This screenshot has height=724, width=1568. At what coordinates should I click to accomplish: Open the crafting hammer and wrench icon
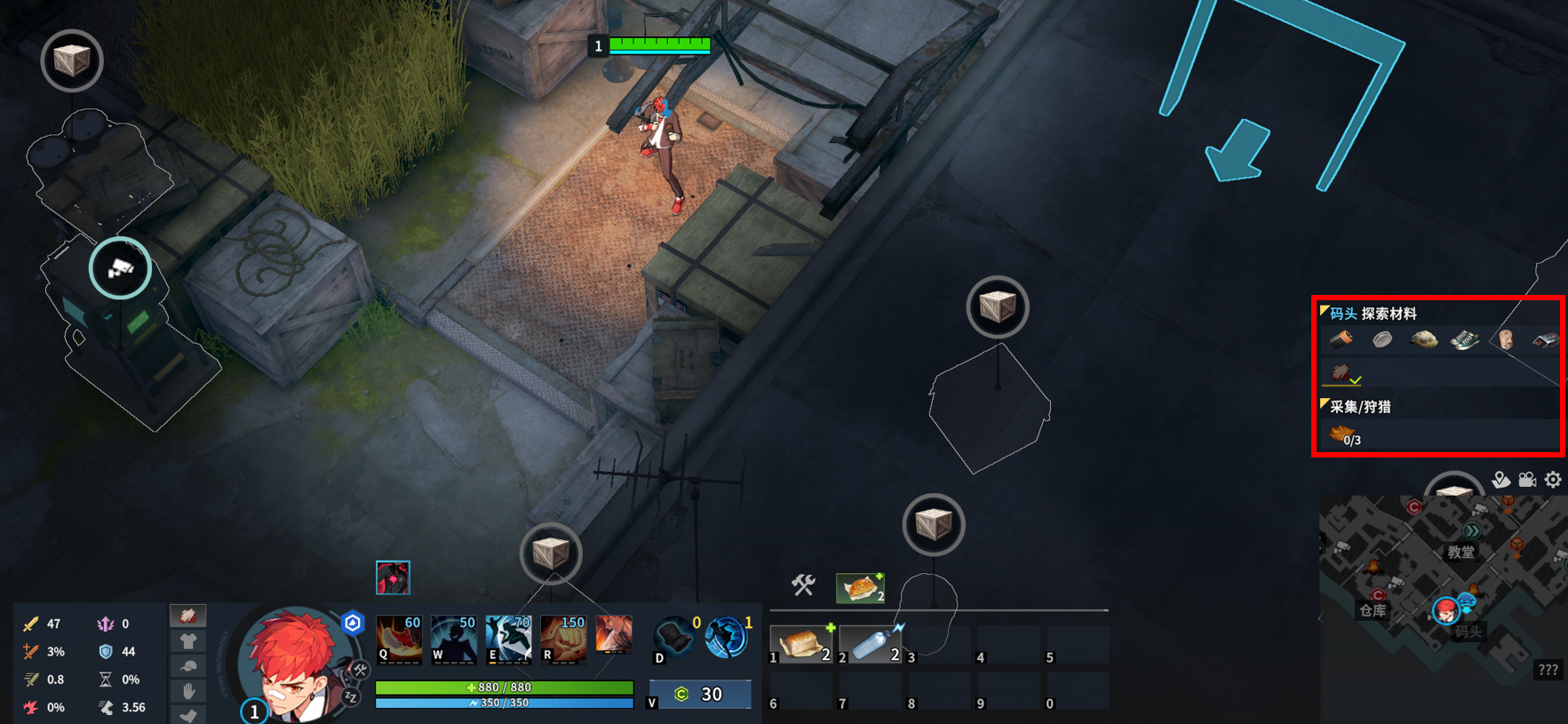pos(803,585)
